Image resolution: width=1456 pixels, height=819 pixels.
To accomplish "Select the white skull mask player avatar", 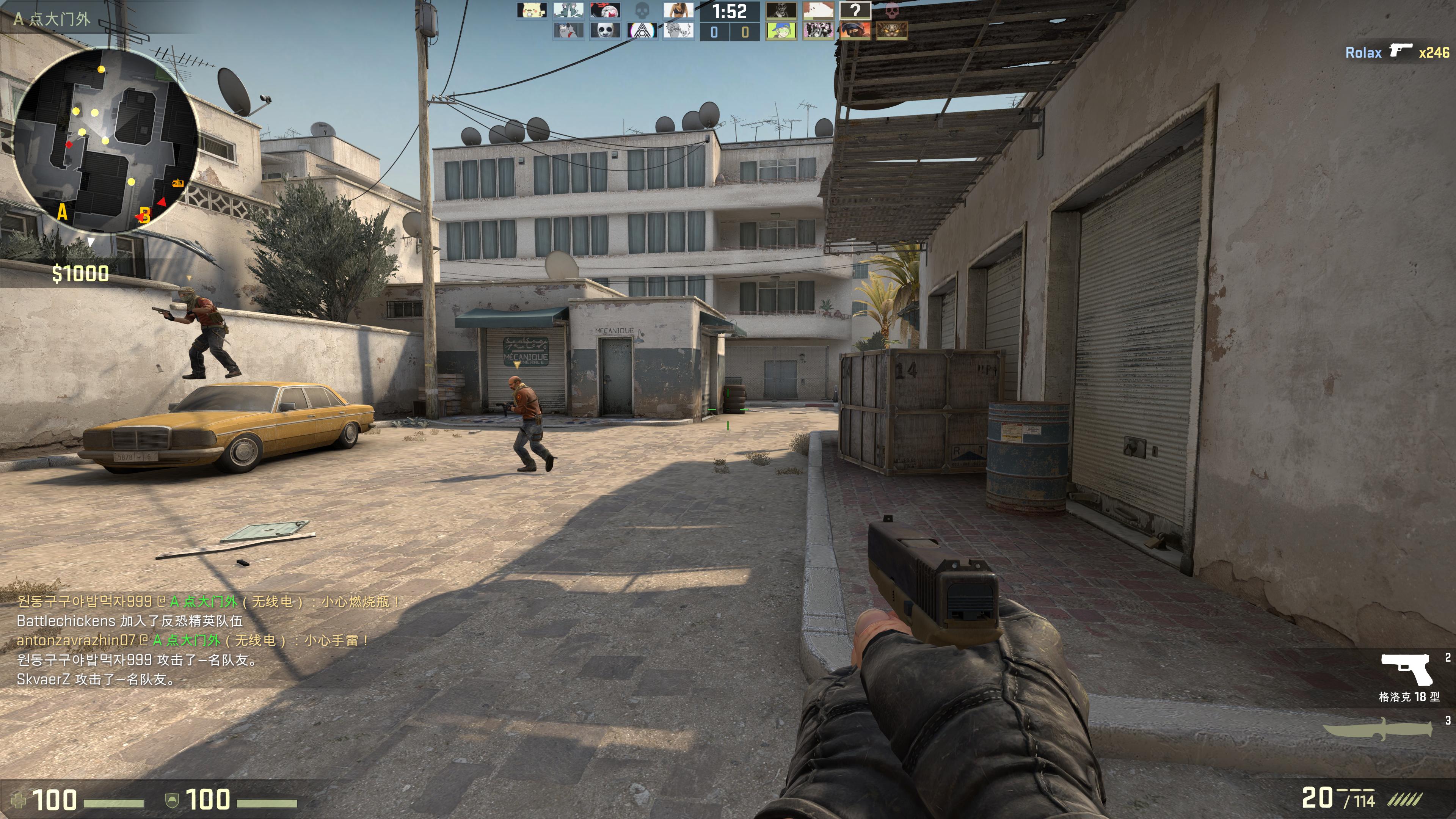I will click(605, 30).
